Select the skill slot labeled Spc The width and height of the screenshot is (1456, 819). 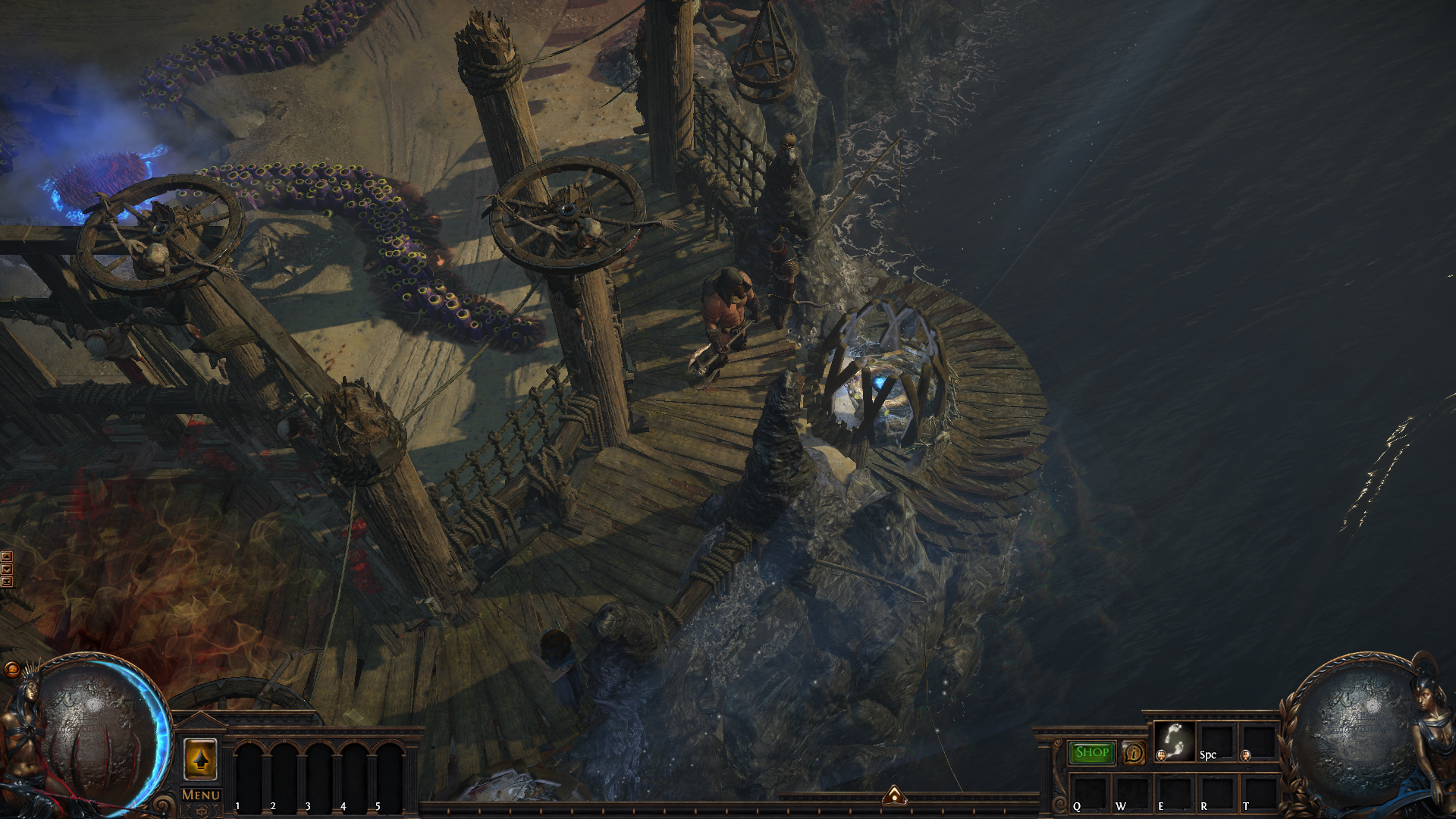1216,741
